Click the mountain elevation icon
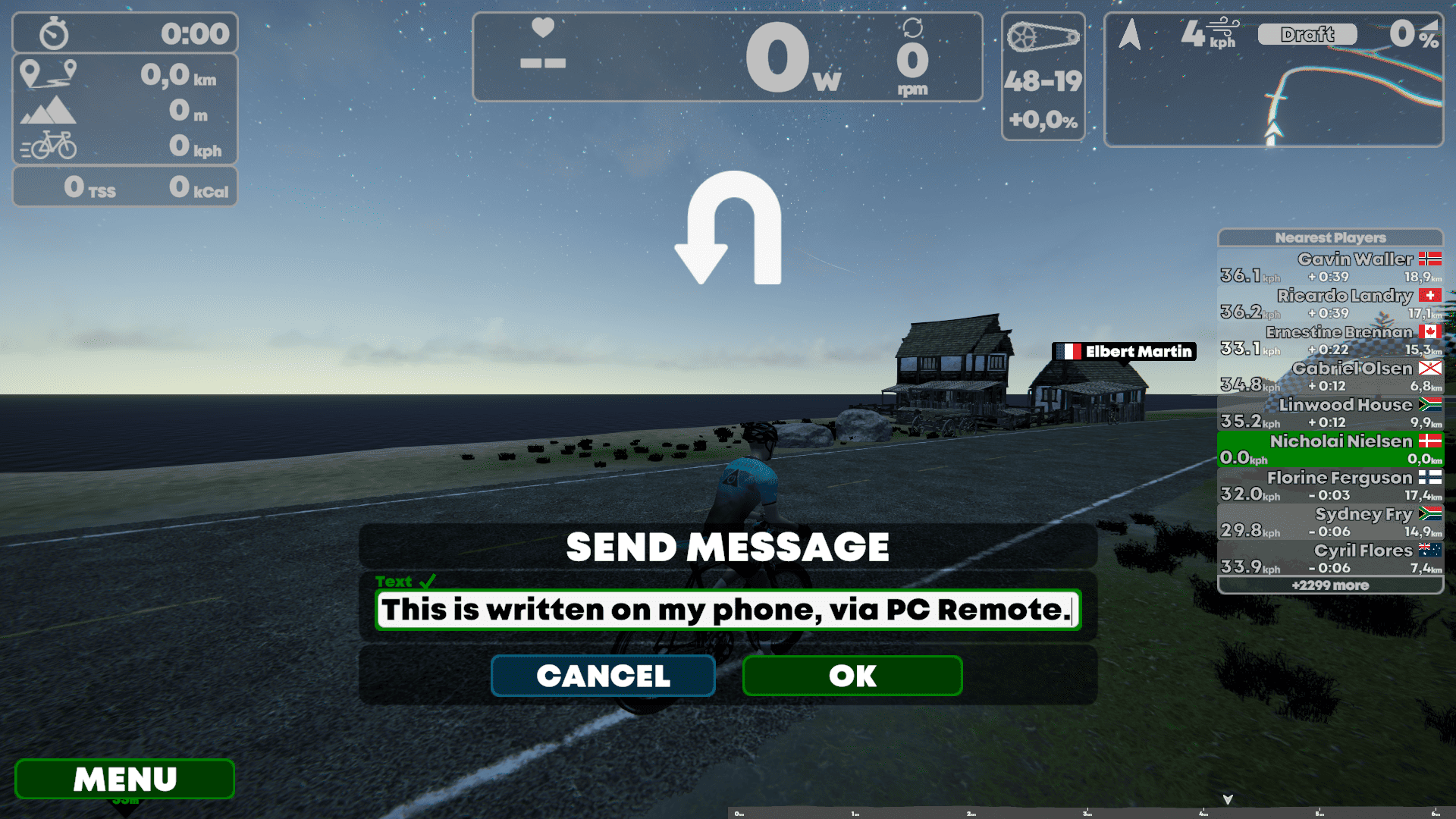This screenshot has height=819, width=1456. 47,111
